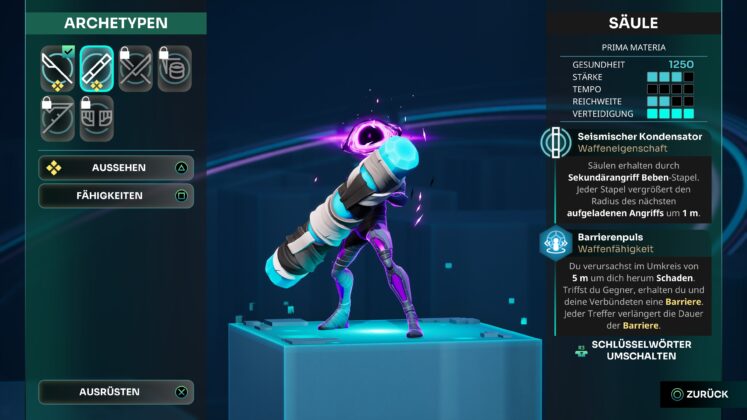This screenshot has width=747, height=420.
Task: Go back with the Zurück button
Action: [x=701, y=394]
